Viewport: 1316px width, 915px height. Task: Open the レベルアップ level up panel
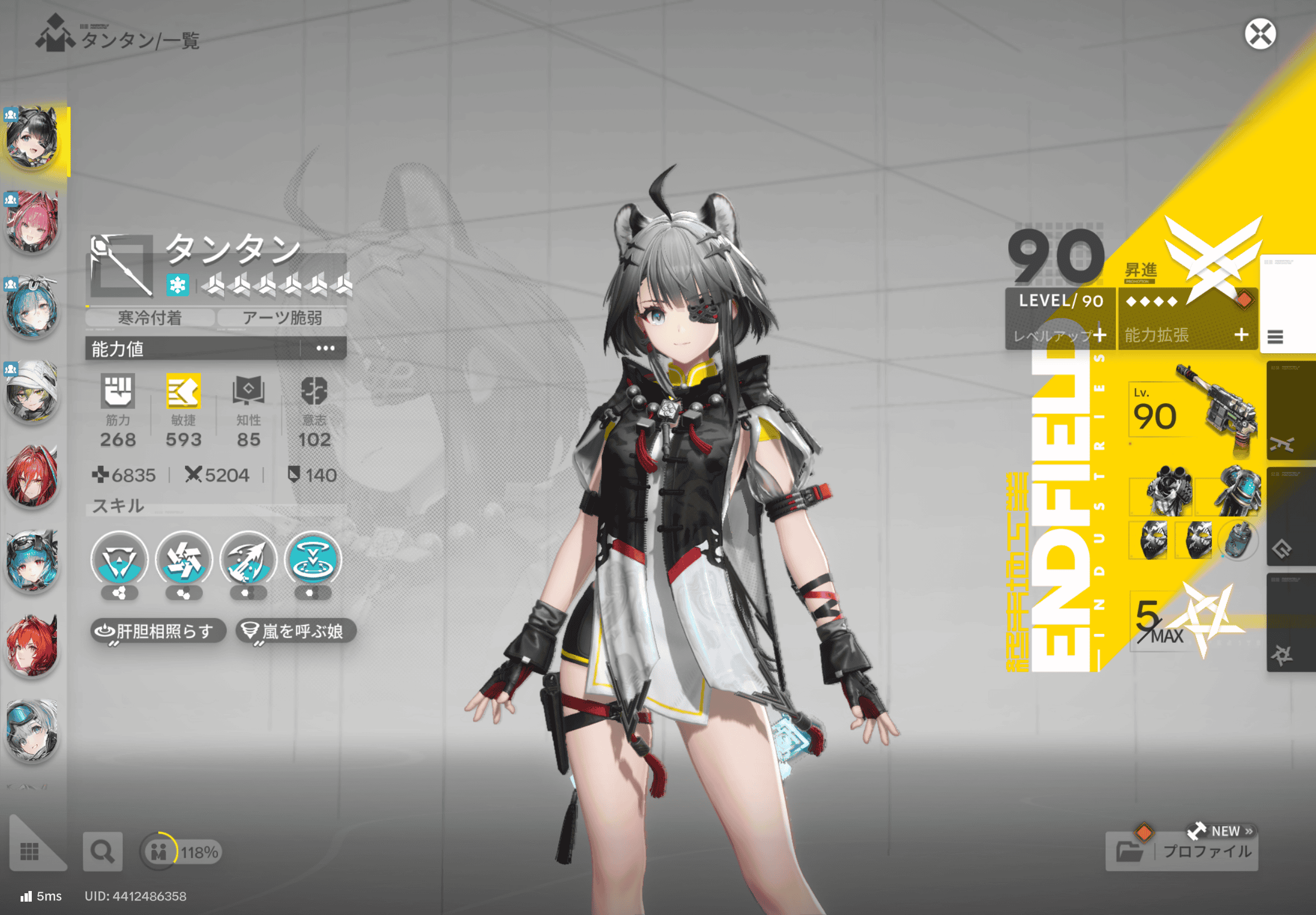pos(1059,335)
